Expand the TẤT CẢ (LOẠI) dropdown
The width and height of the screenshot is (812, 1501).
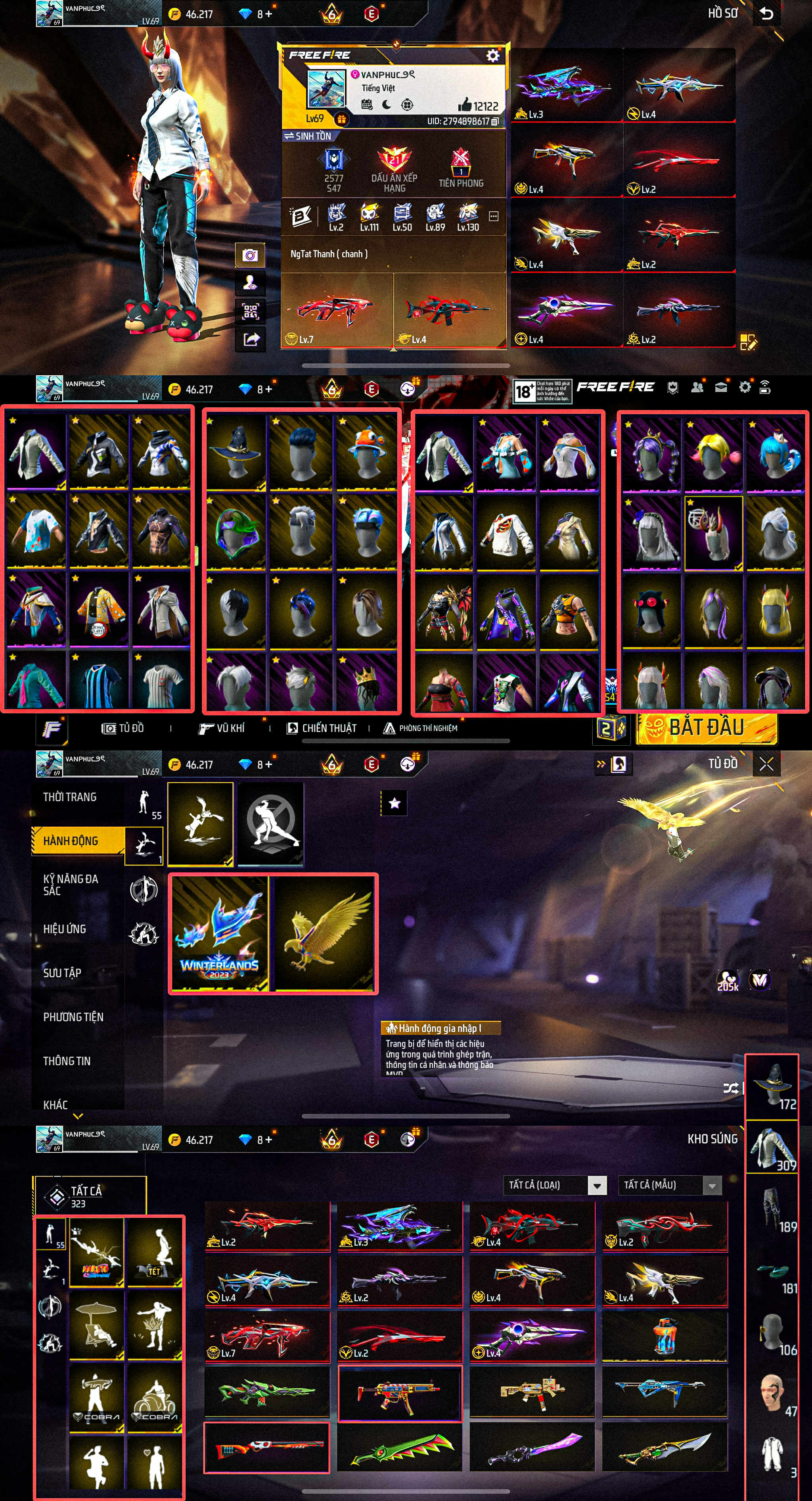[596, 1185]
